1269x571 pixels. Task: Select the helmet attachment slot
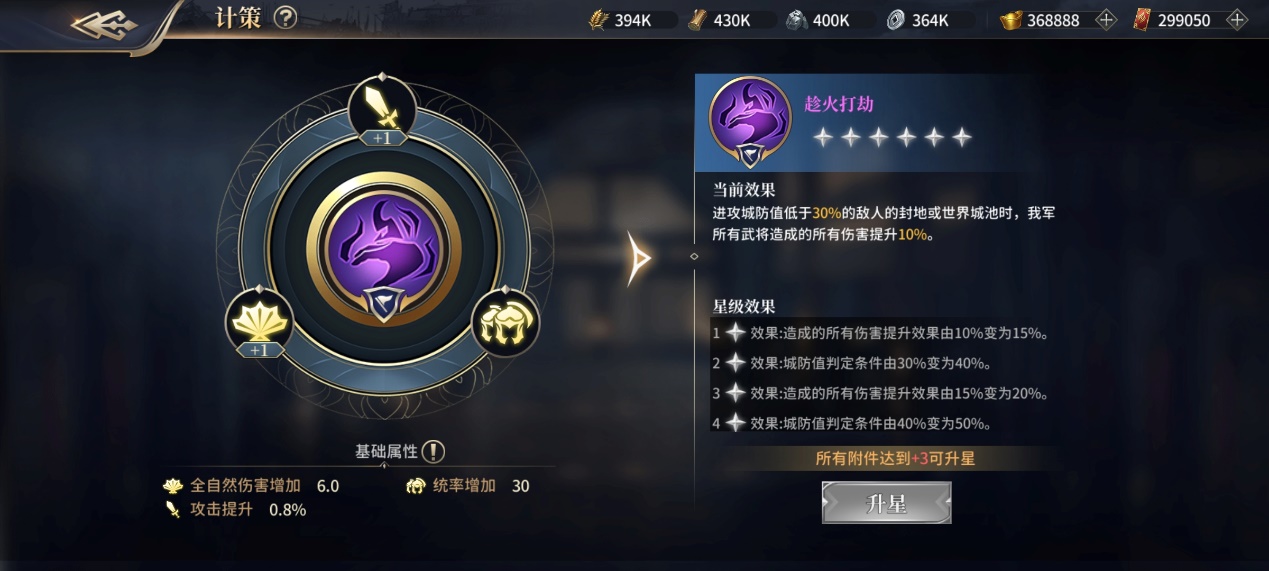point(505,322)
